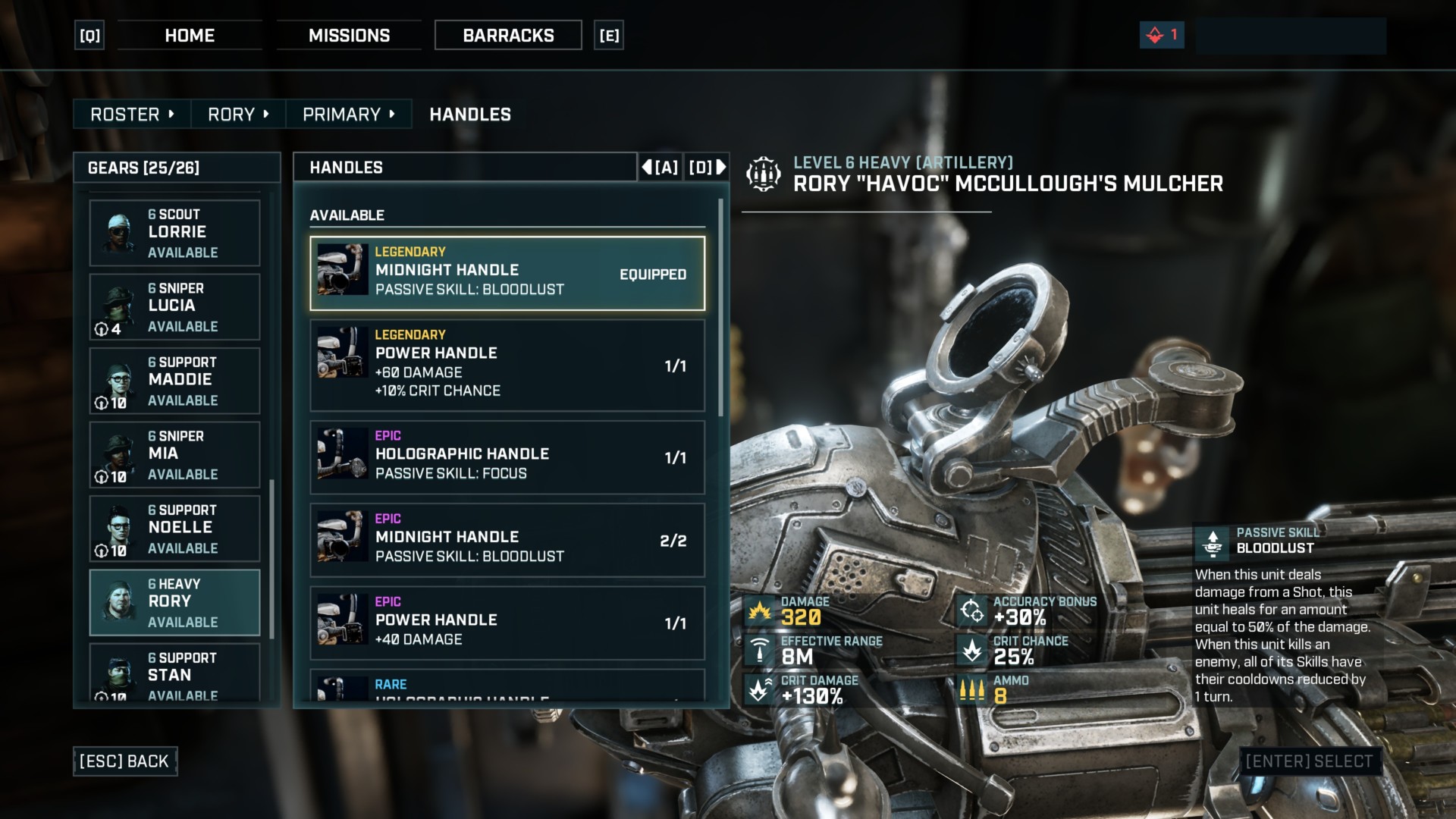The image size is (1456, 819).
Task: Select scout Lorrie from the roster
Action: (175, 233)
